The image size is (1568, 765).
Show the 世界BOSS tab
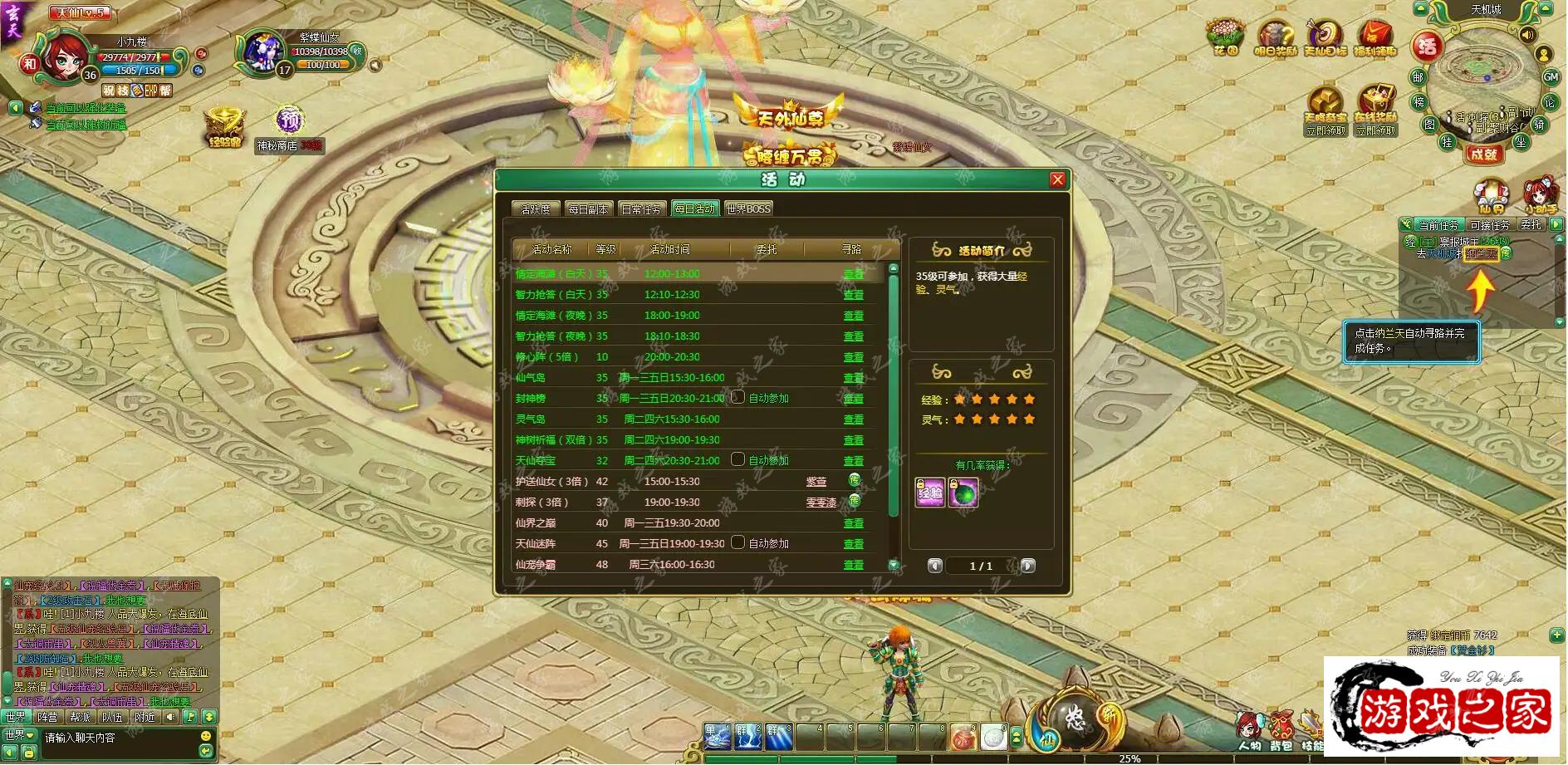748,208
